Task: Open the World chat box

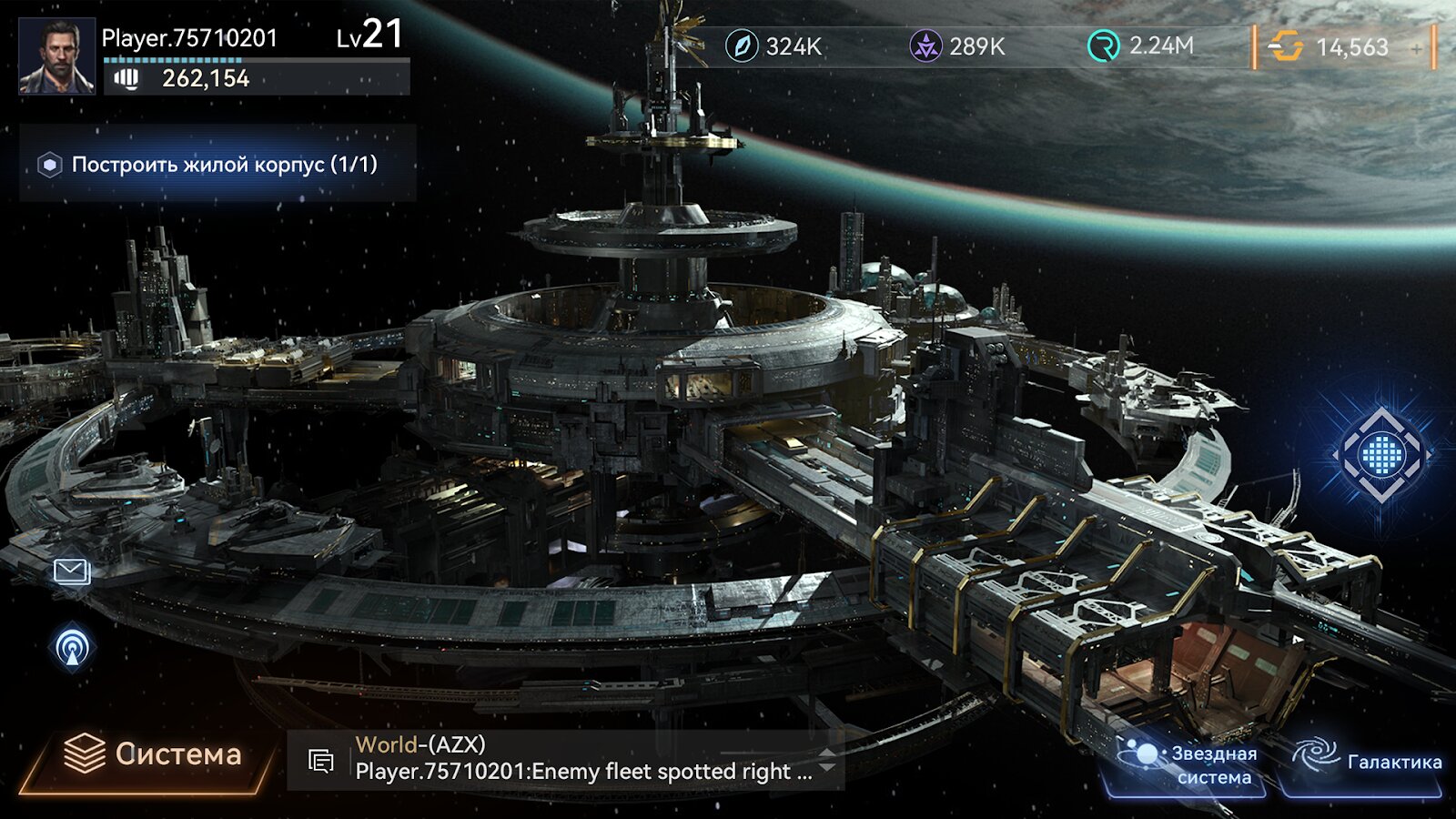Action: [564, 759]
